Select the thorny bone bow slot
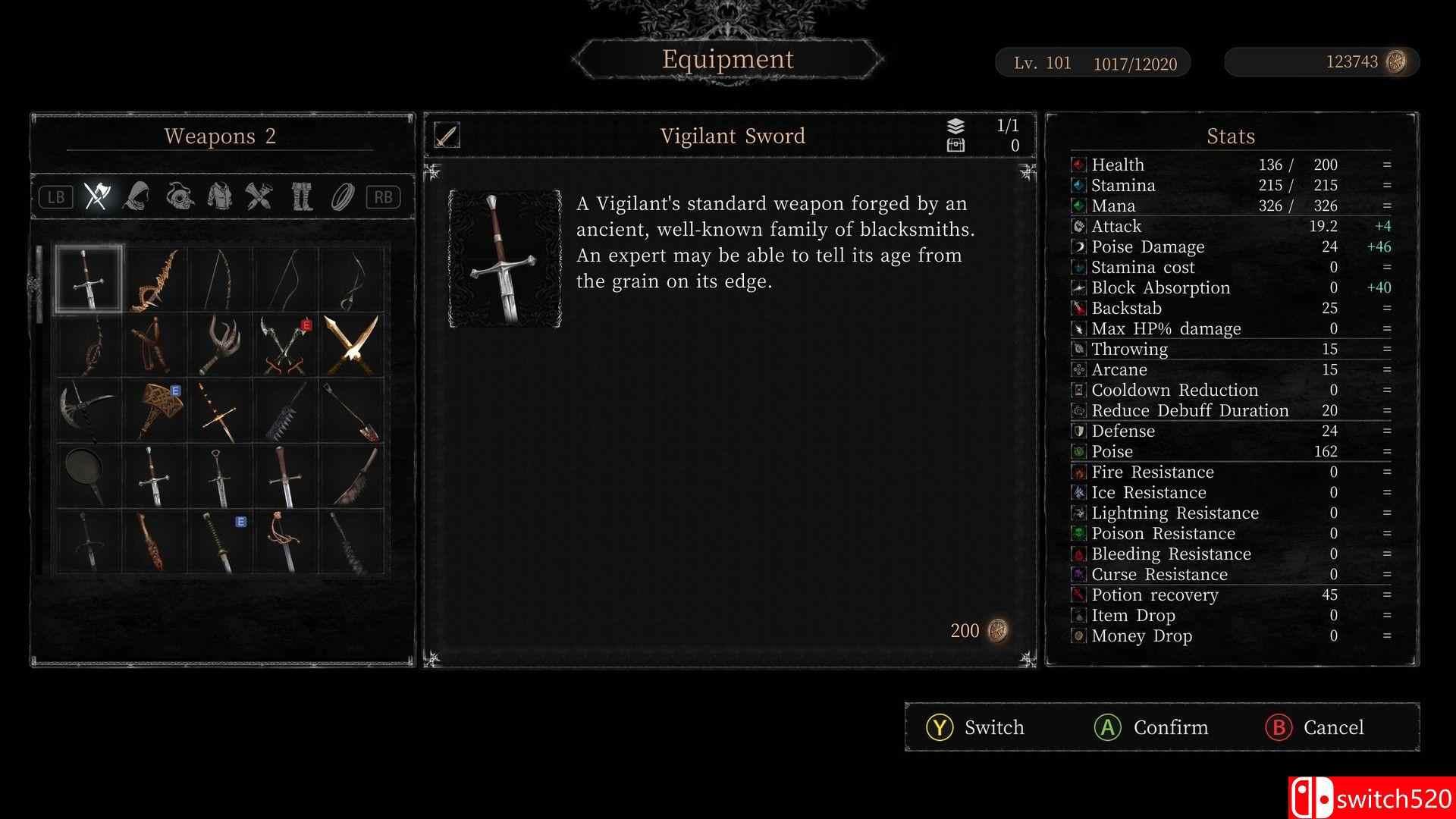 [x=155, y=279]
